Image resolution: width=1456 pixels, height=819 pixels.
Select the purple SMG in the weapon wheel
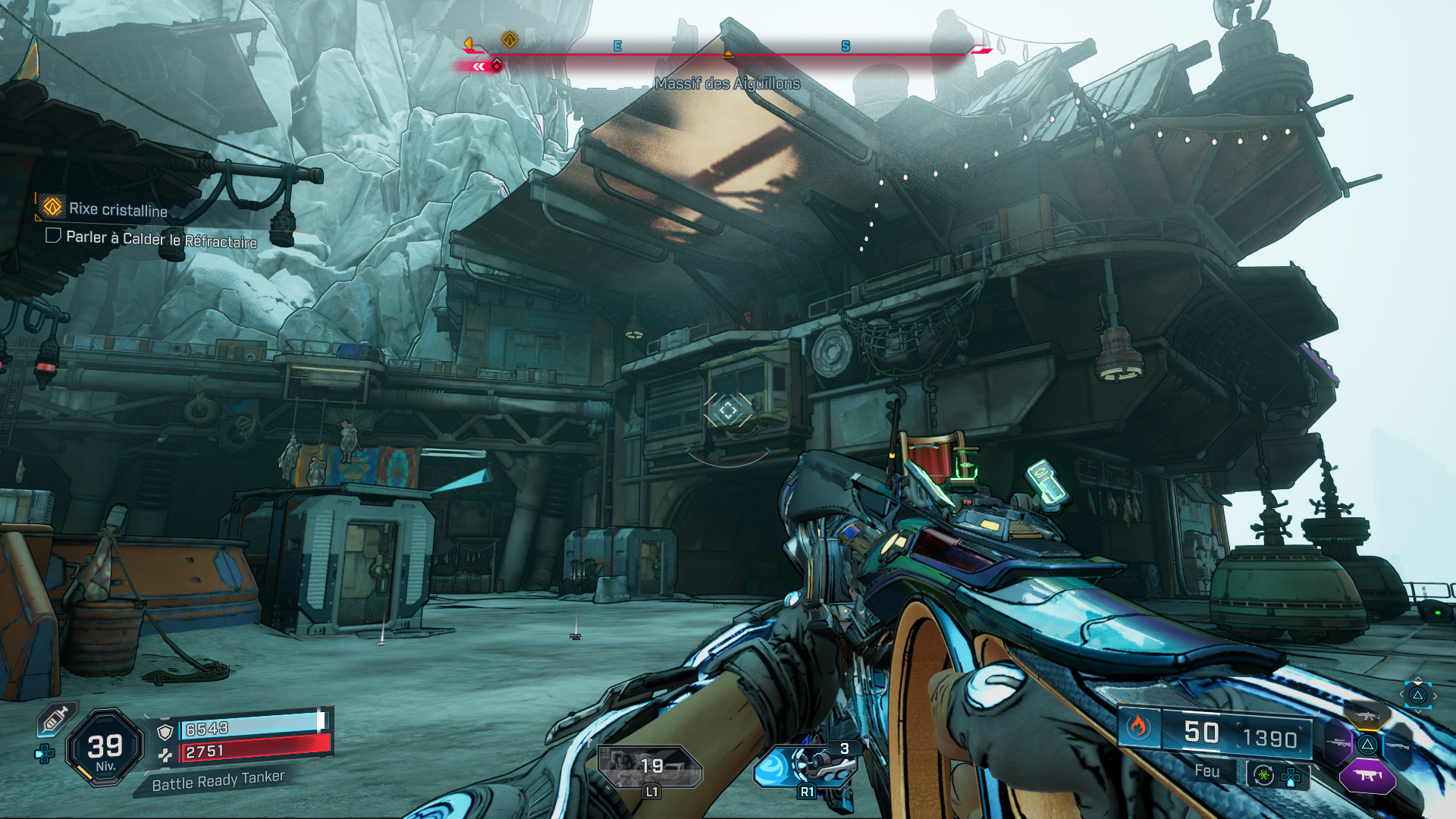click(x=1368, y=775)
